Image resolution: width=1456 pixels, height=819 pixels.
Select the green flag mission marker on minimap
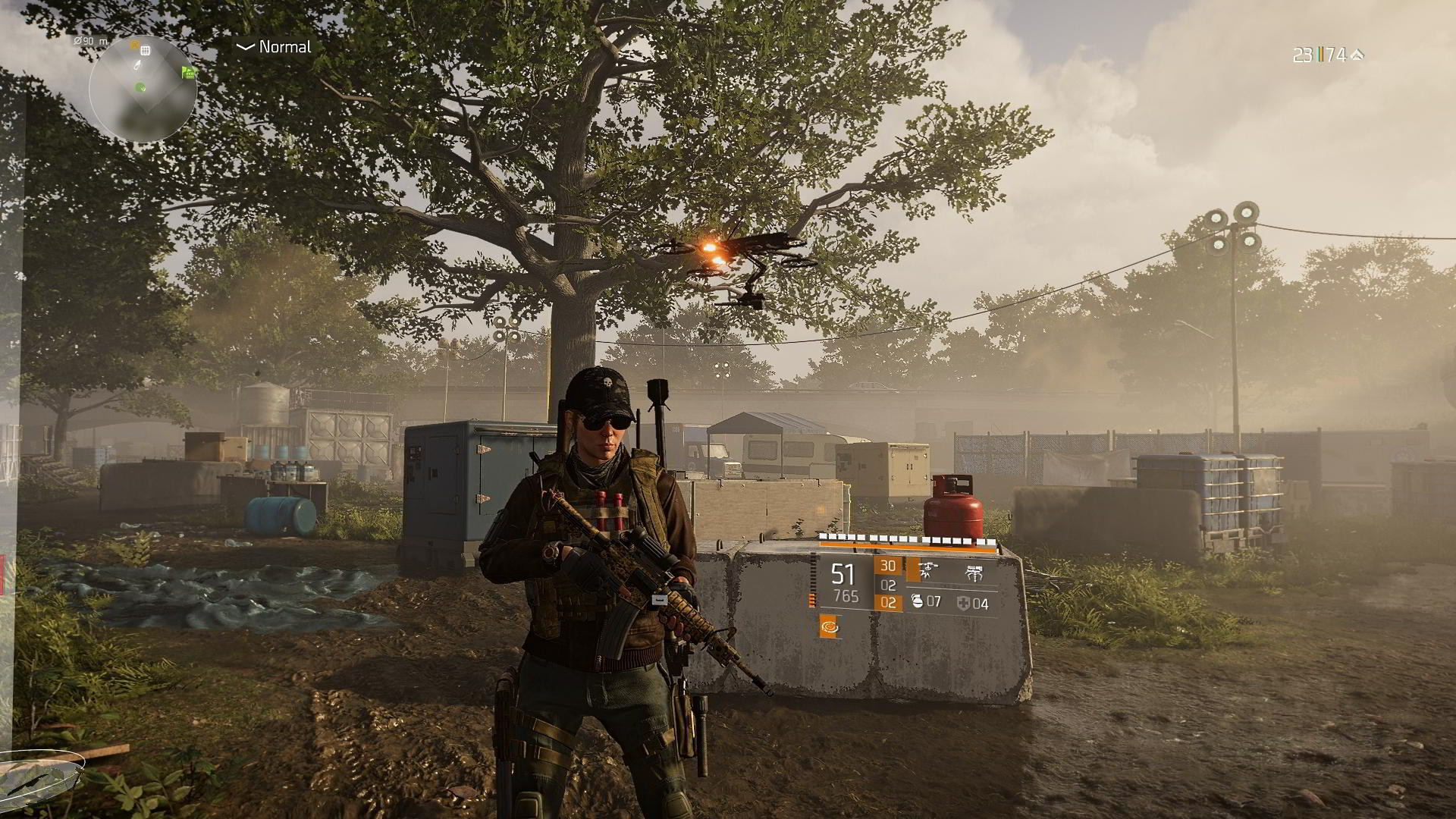coord(188,72)
